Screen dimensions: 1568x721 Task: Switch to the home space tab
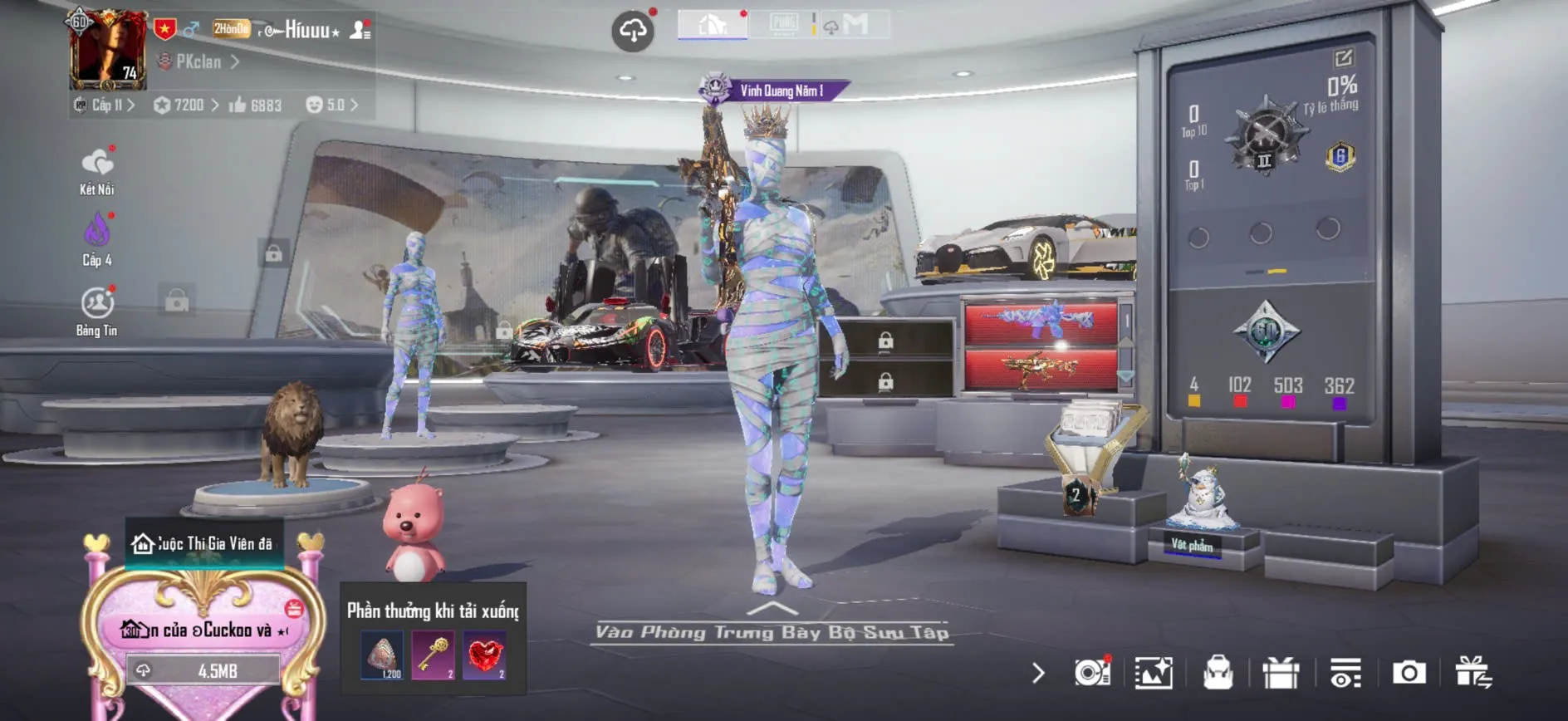tap(713, 25)
